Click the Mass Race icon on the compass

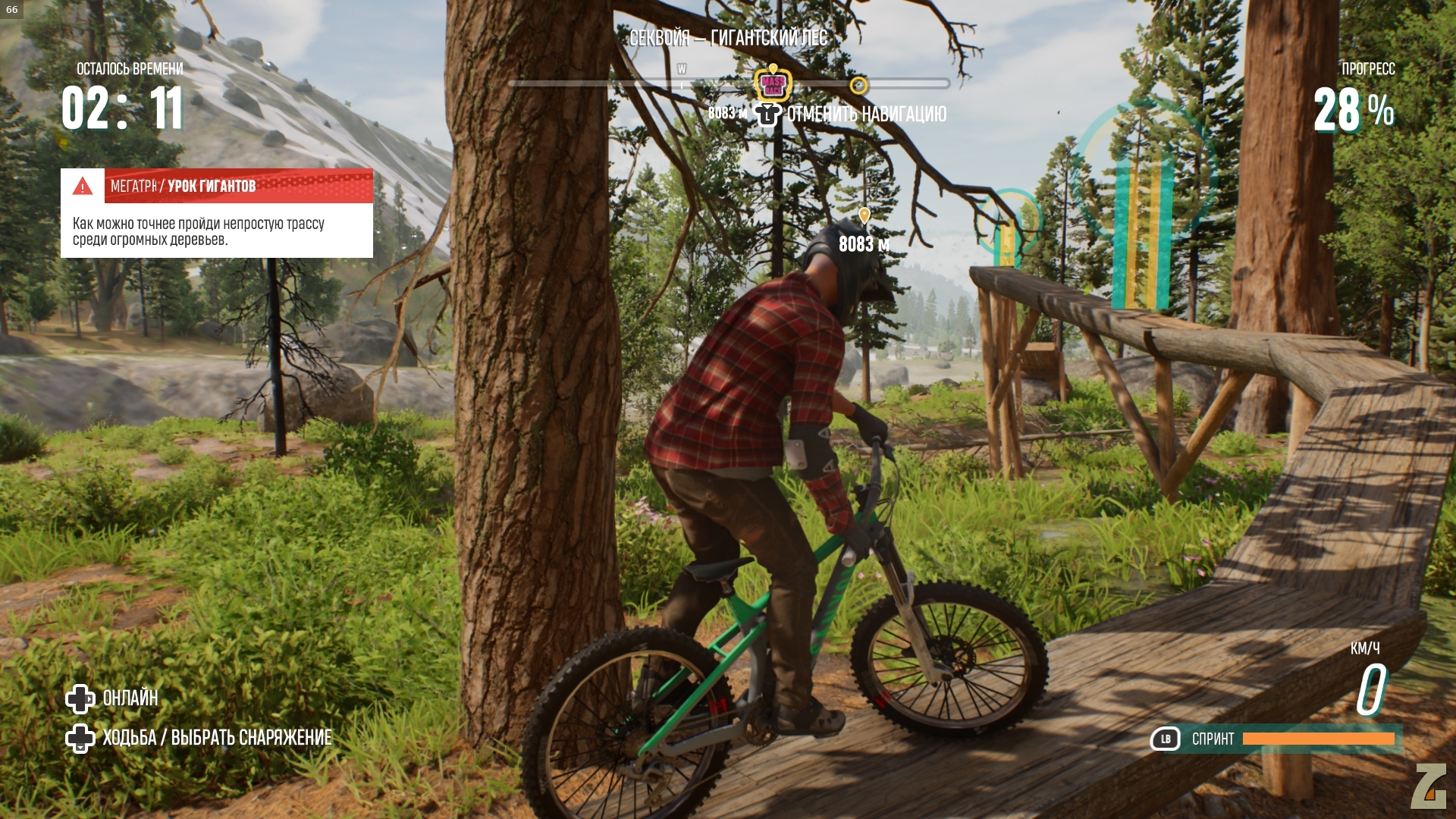pyautogui.click(x=773, y=85)
